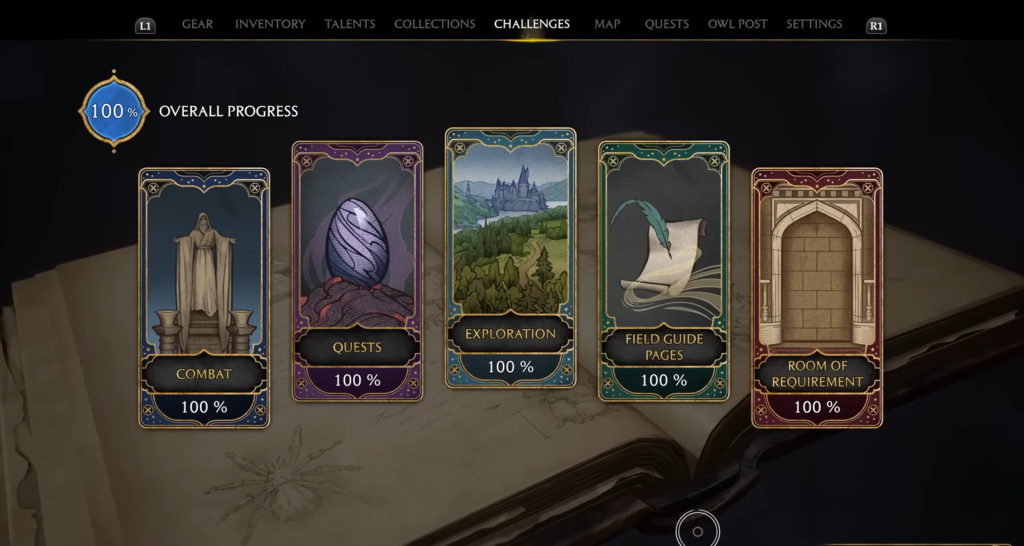This screenshot has height=546, width=1024.
Task: Go to the Settings tab
Action: 814,24
